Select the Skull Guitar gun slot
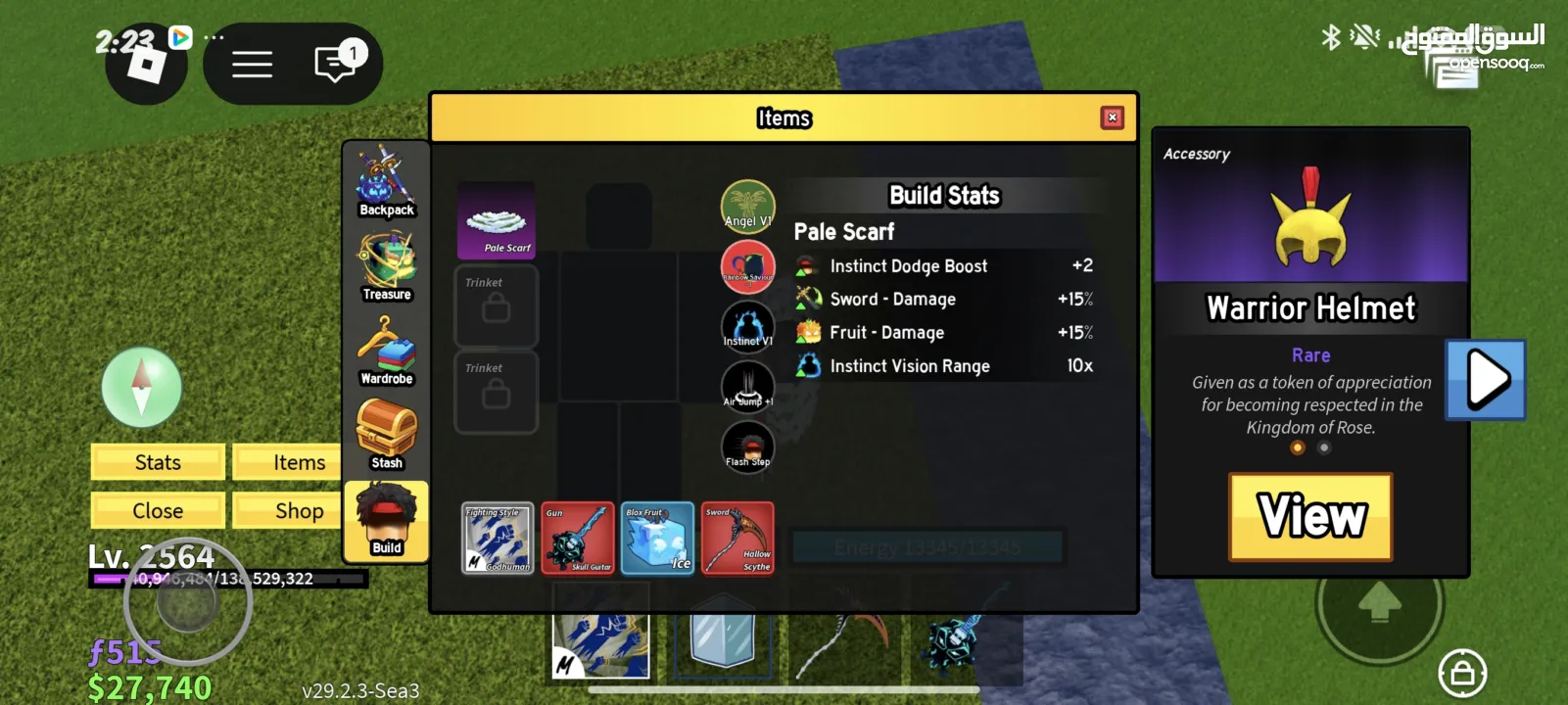The height and width of the screenshot is (705, 1568). click(x=578, y=538)
